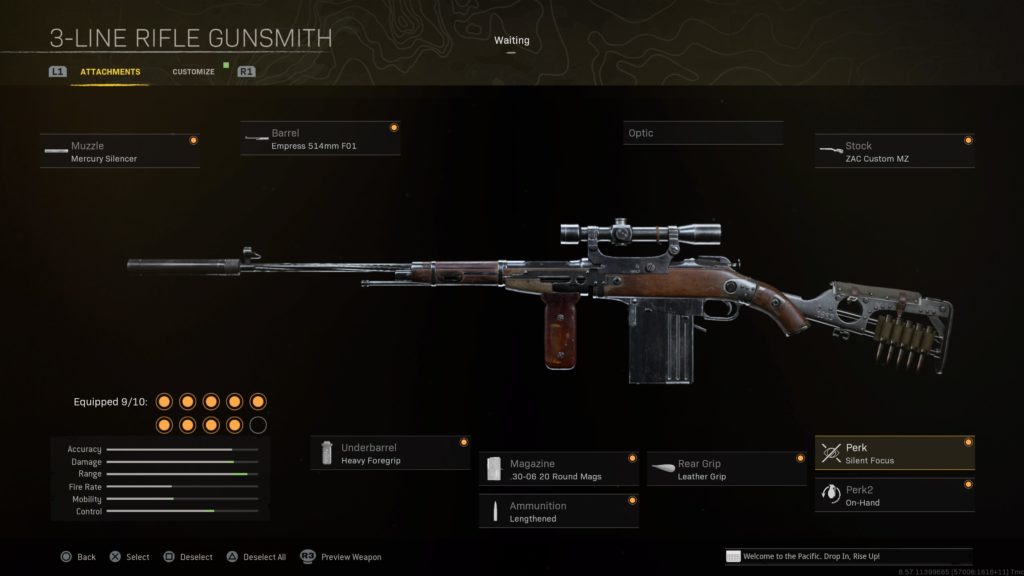Viewport: 1024px width, 576px height.
Task: Select the Perk2 On-Hand slot
Action: (x=894, y=496)
